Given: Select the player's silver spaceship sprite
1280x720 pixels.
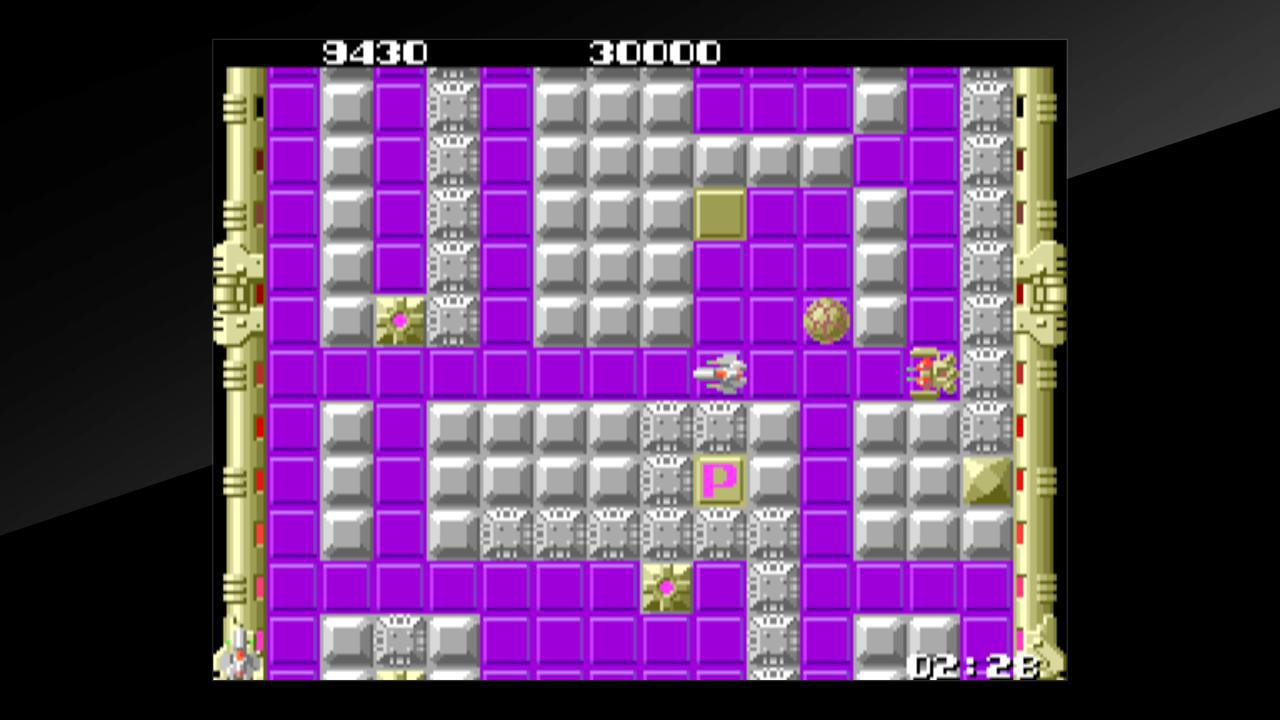Looking at the screenshot, I should click(722, 372).
